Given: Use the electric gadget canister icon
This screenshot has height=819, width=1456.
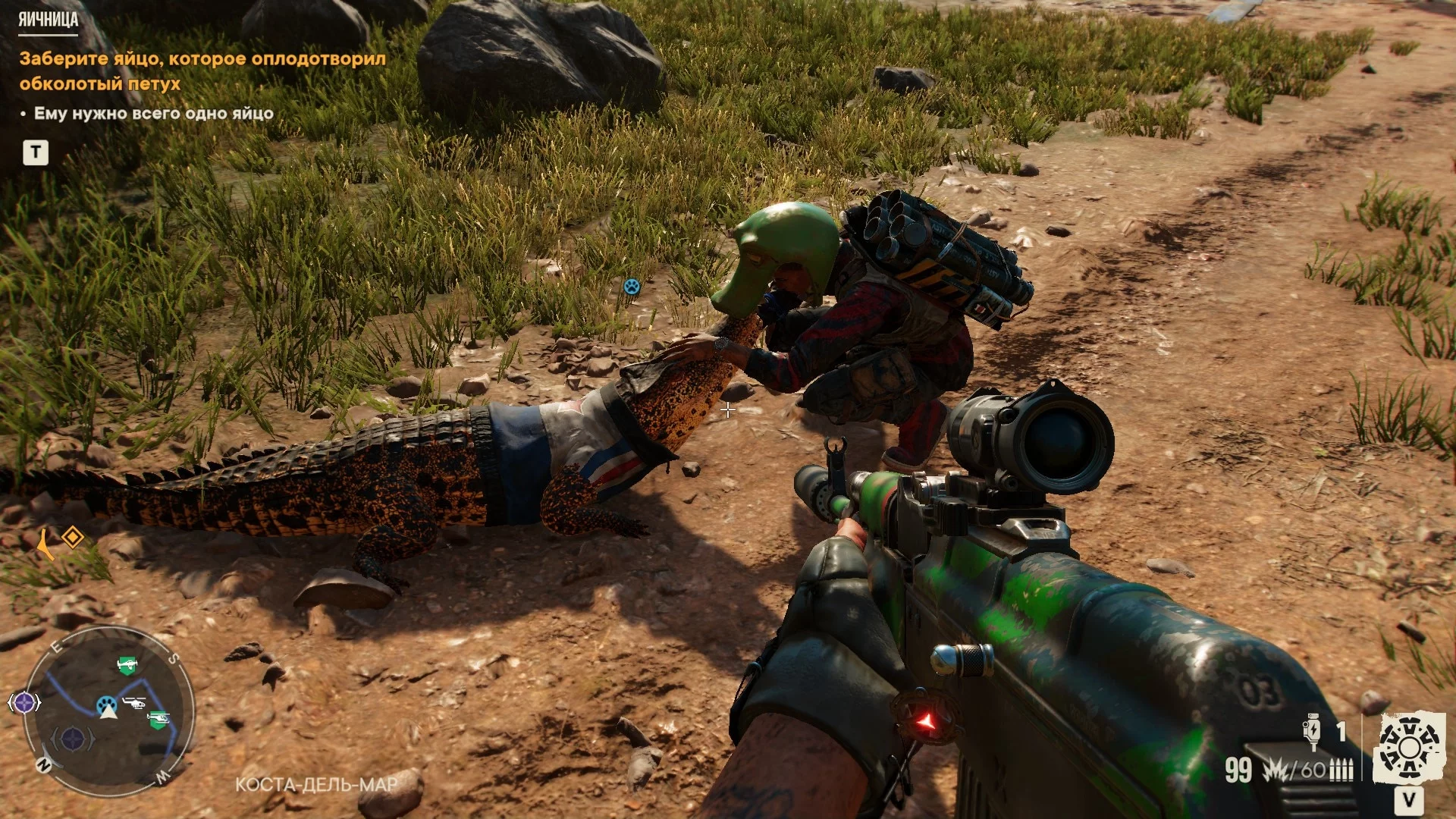Looking at the screenshot, I should pyautogui.click(x=1313, y=731).
